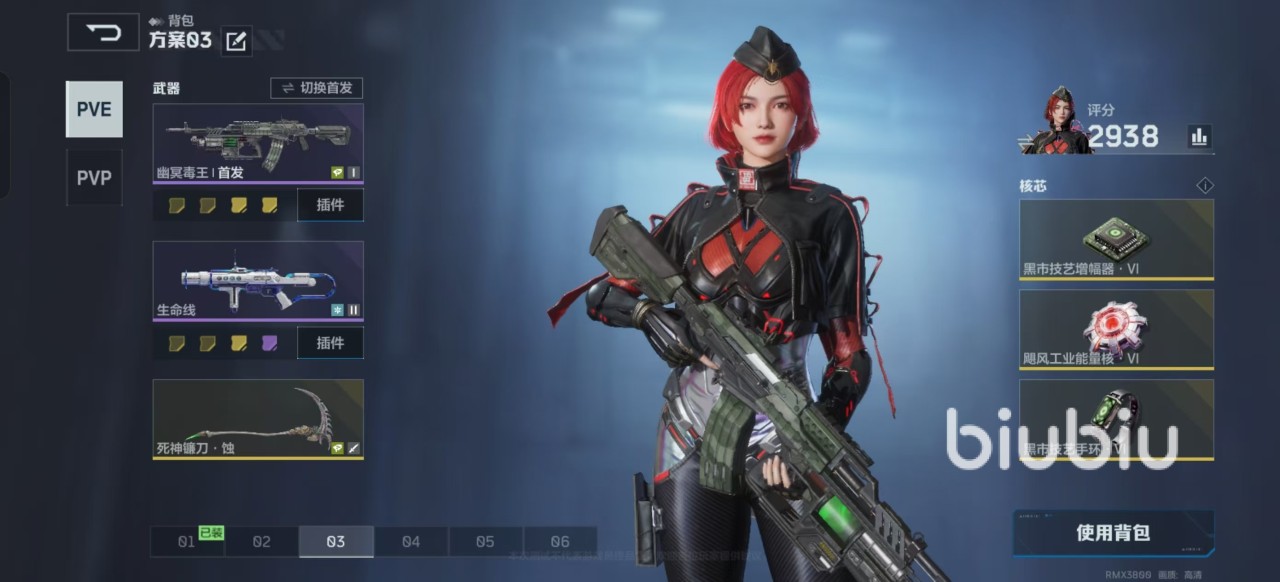Click the 使用背包 use backpack button
This screenshot has height=582, width=1280.
(x=1113, y=533)
